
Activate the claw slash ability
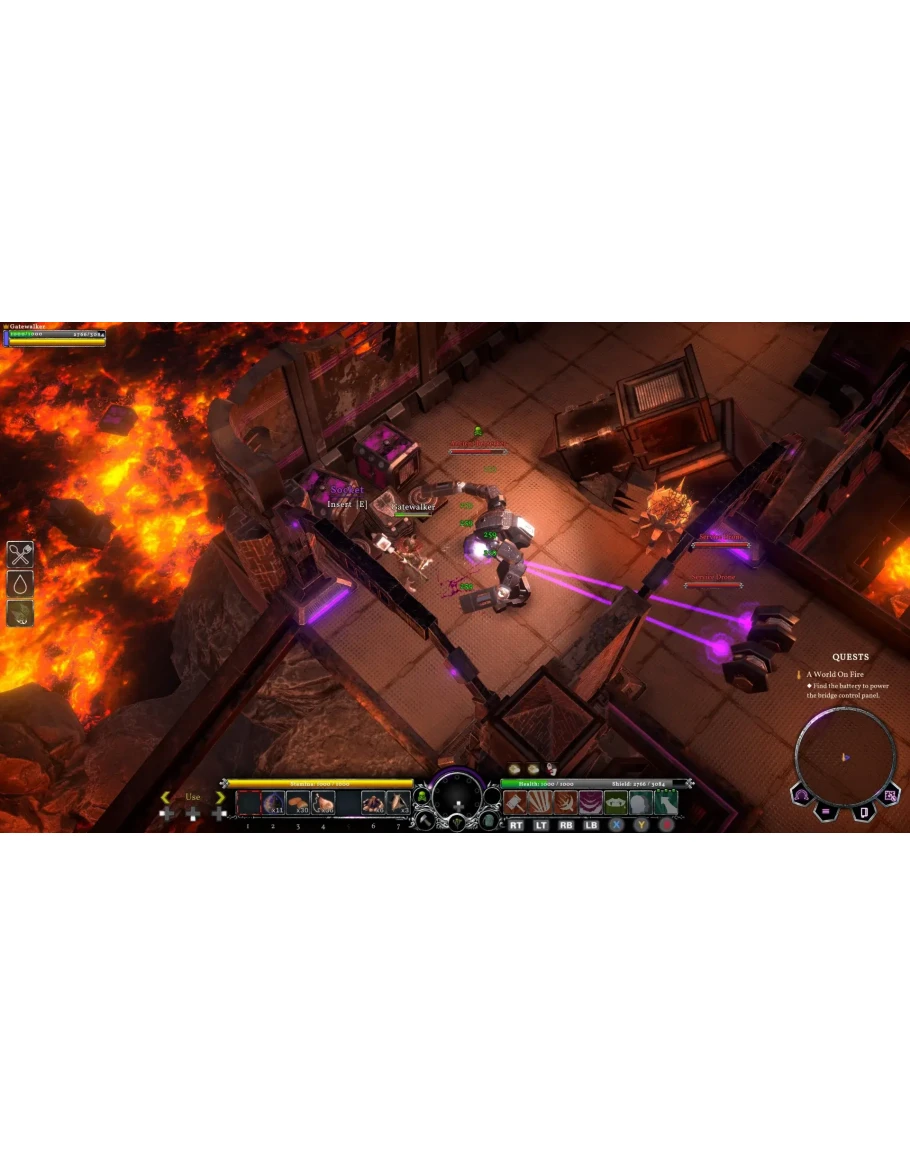(x=540, y=802)
